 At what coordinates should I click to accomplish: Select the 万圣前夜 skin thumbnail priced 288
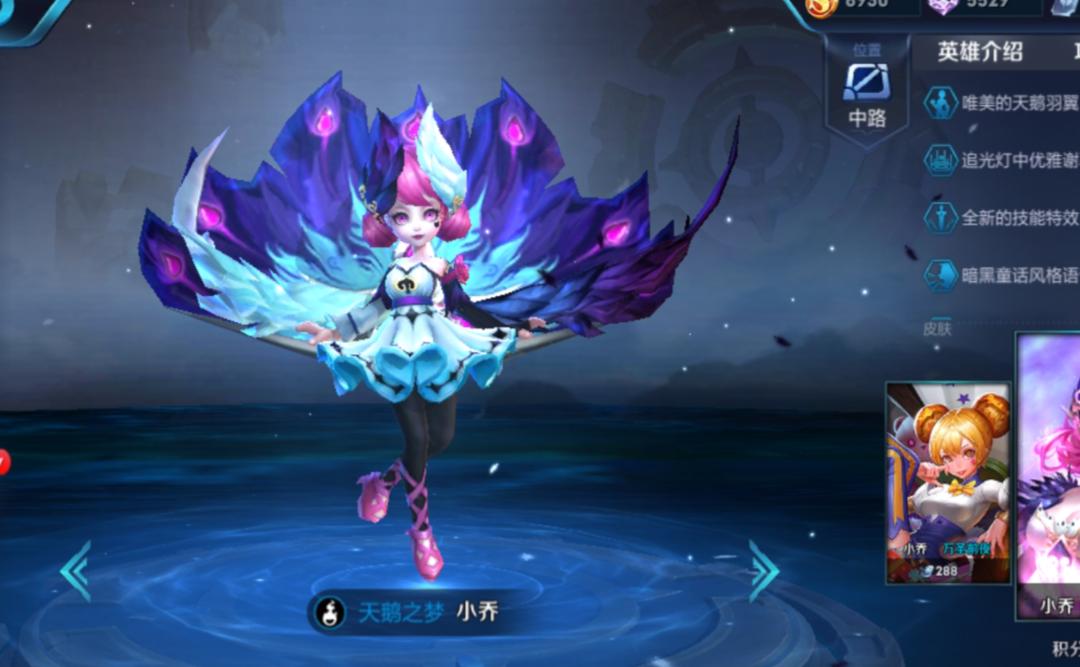tap(948, 482)
